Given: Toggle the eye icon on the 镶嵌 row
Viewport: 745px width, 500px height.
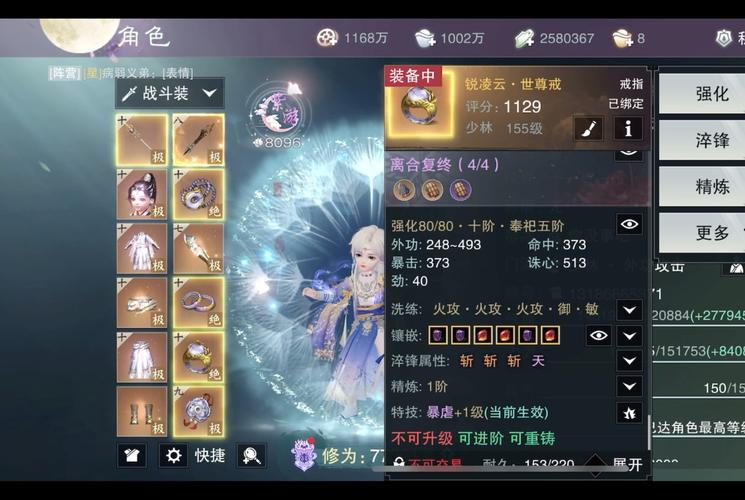Looking at the screenshot, I should (598, 335).
